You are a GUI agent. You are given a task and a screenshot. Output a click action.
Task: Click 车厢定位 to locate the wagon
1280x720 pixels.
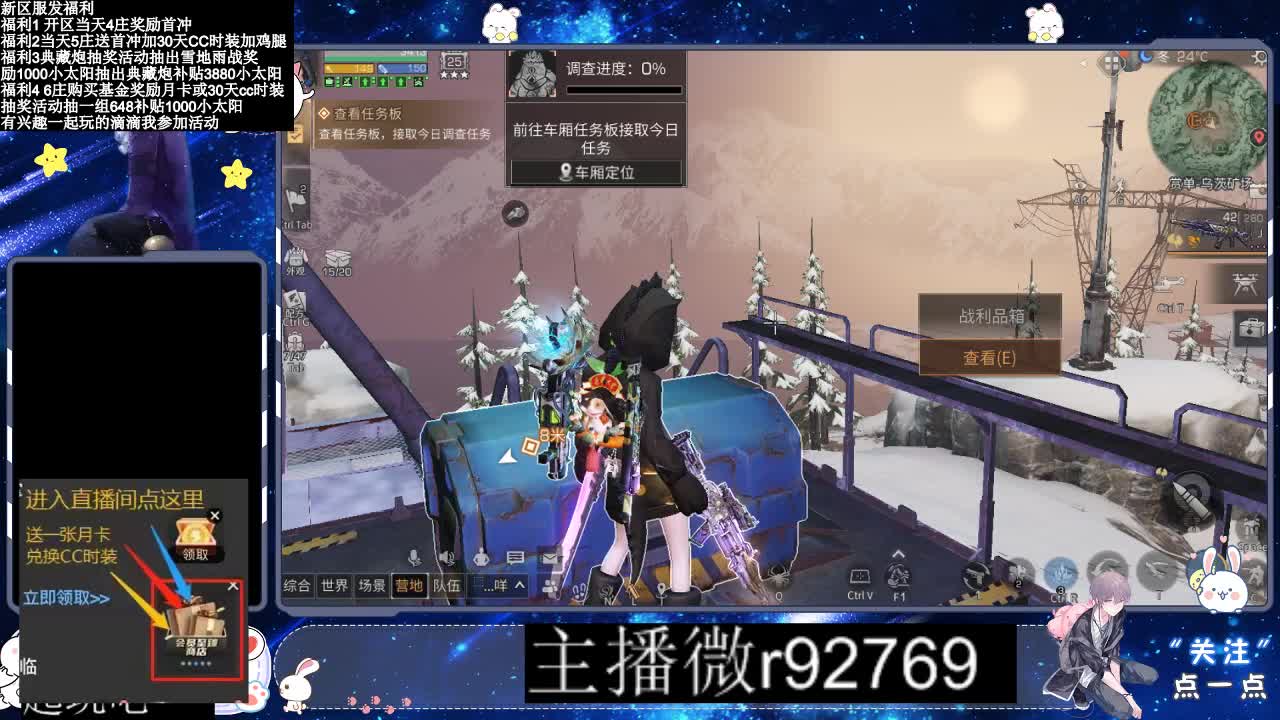pyautogui.click(x=596, y=172)
